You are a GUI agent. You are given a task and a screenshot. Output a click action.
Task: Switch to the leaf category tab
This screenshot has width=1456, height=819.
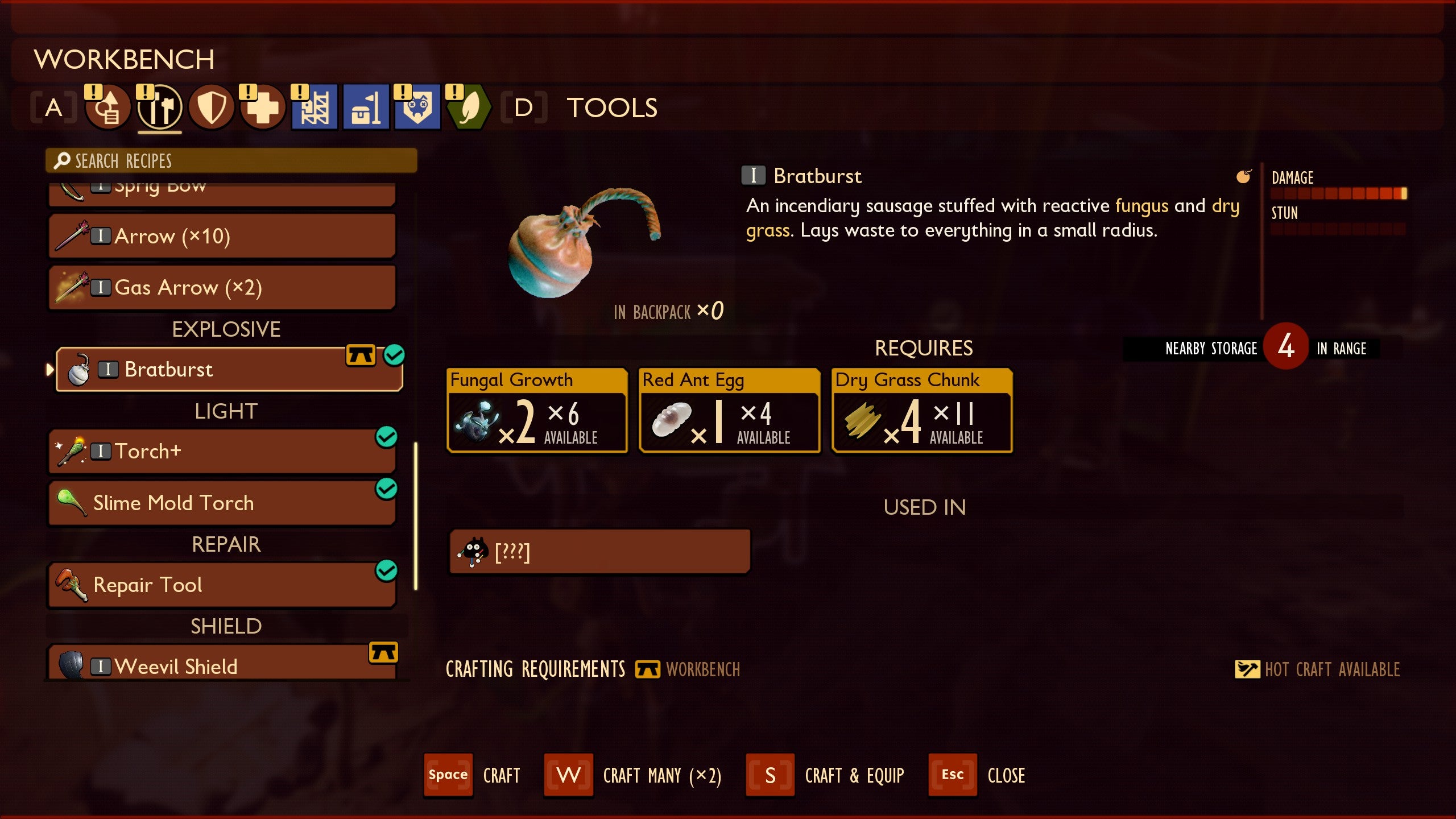point(469,107)
